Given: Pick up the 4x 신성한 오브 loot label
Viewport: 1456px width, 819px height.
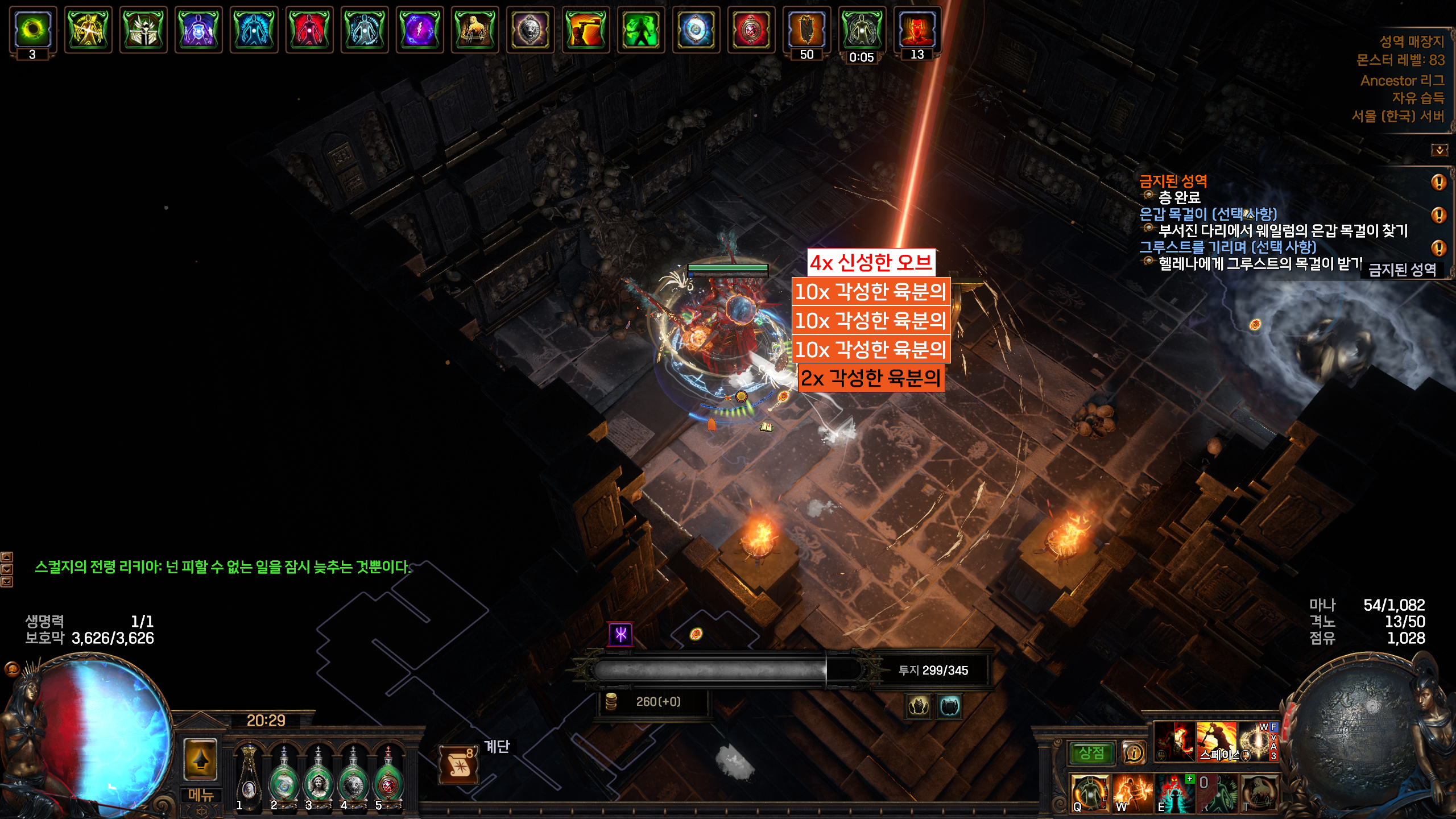Looking at the screenshot, I should click(871, 262).
